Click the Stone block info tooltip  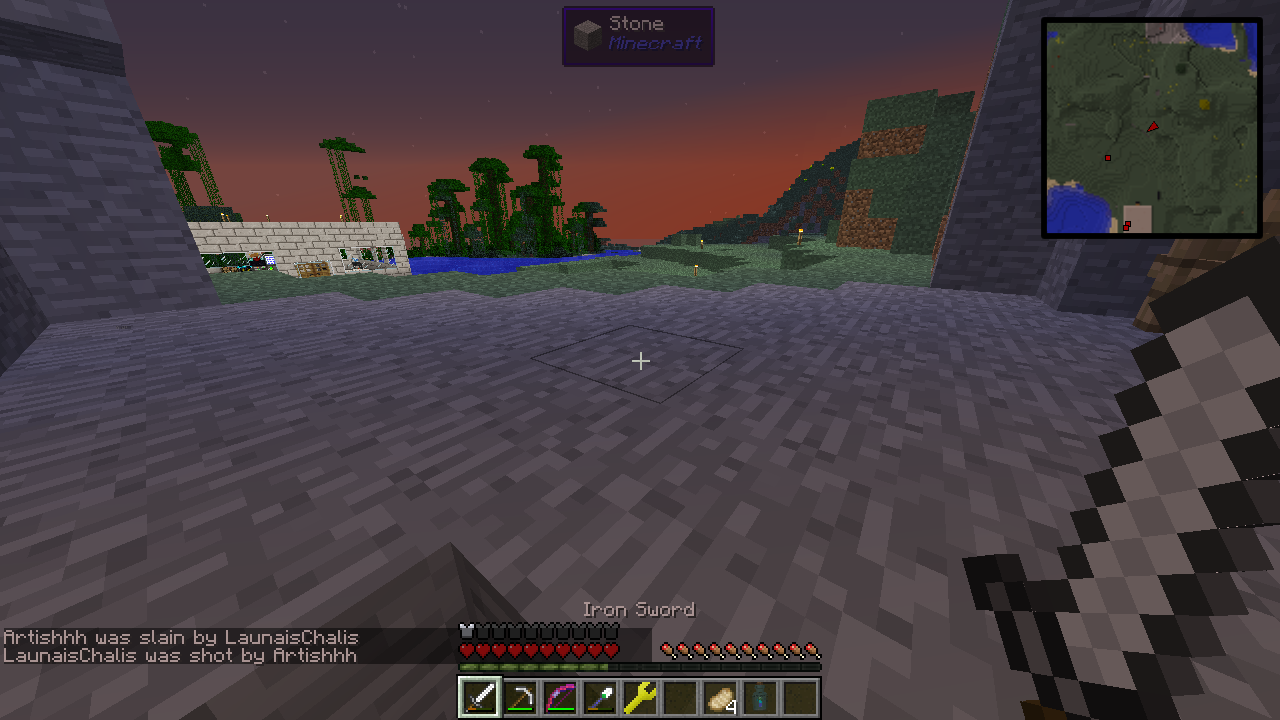(x=638, y=36)
